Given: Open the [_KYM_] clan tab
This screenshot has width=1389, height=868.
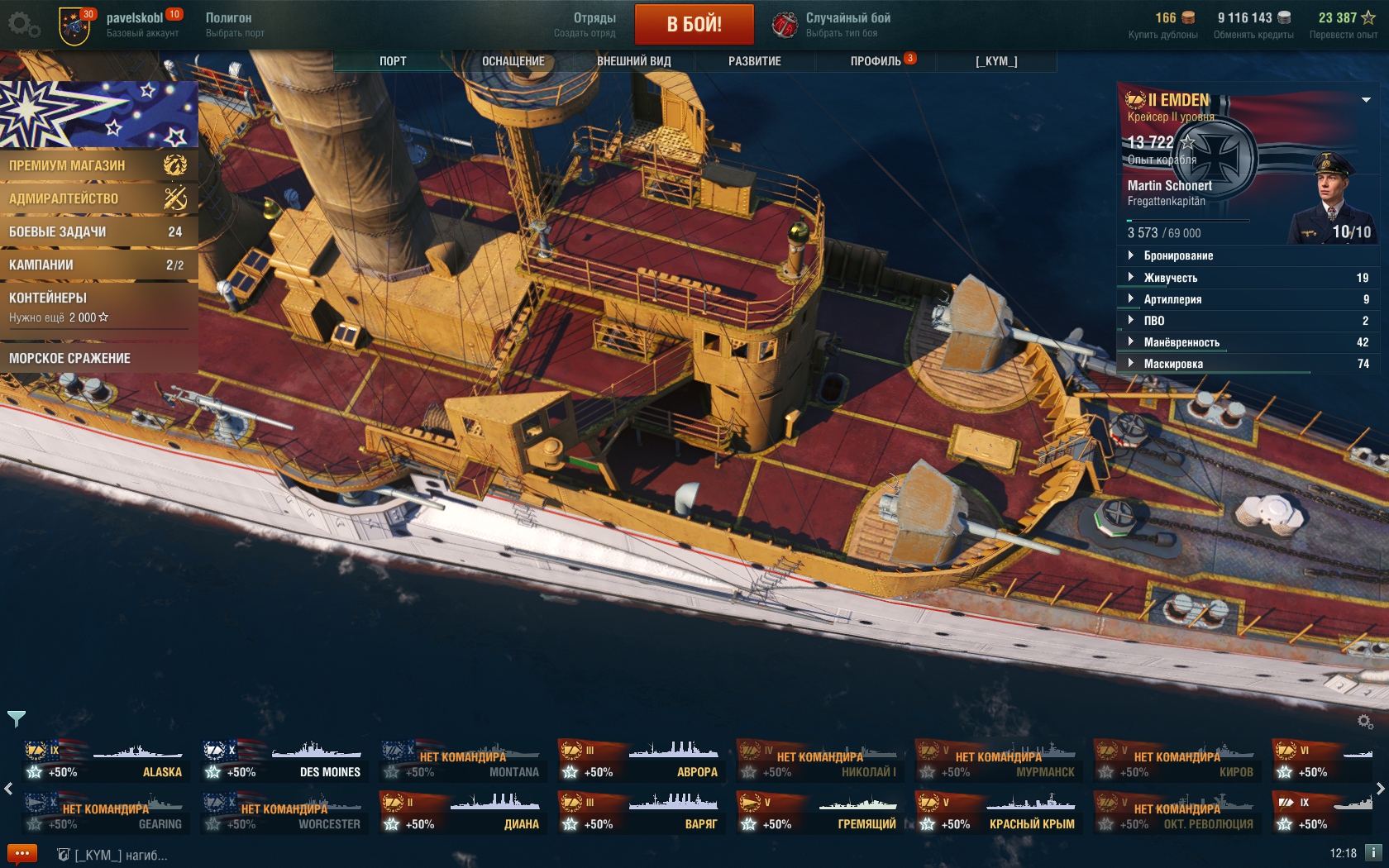Looking at the screenshot, I should (x=996, y=61).
